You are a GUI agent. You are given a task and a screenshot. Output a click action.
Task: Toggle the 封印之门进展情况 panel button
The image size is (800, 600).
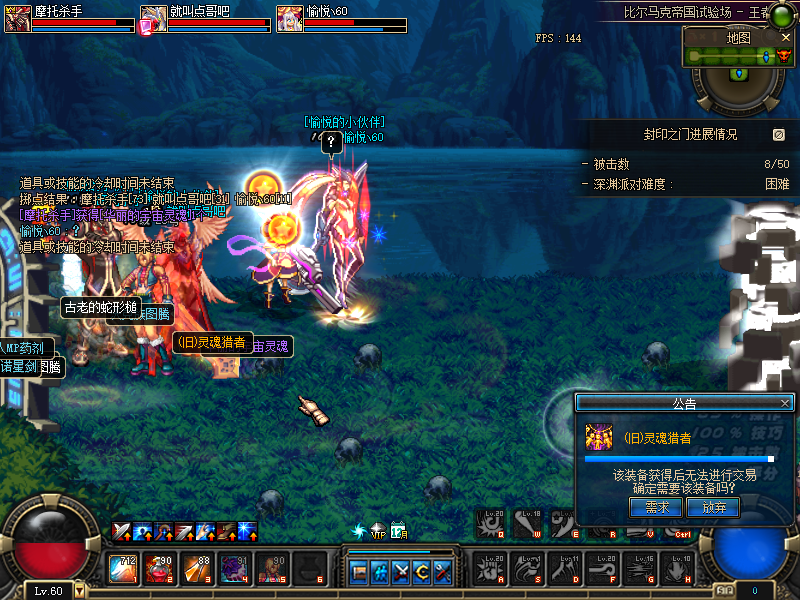pyautogui.click(x=779, y=134)
